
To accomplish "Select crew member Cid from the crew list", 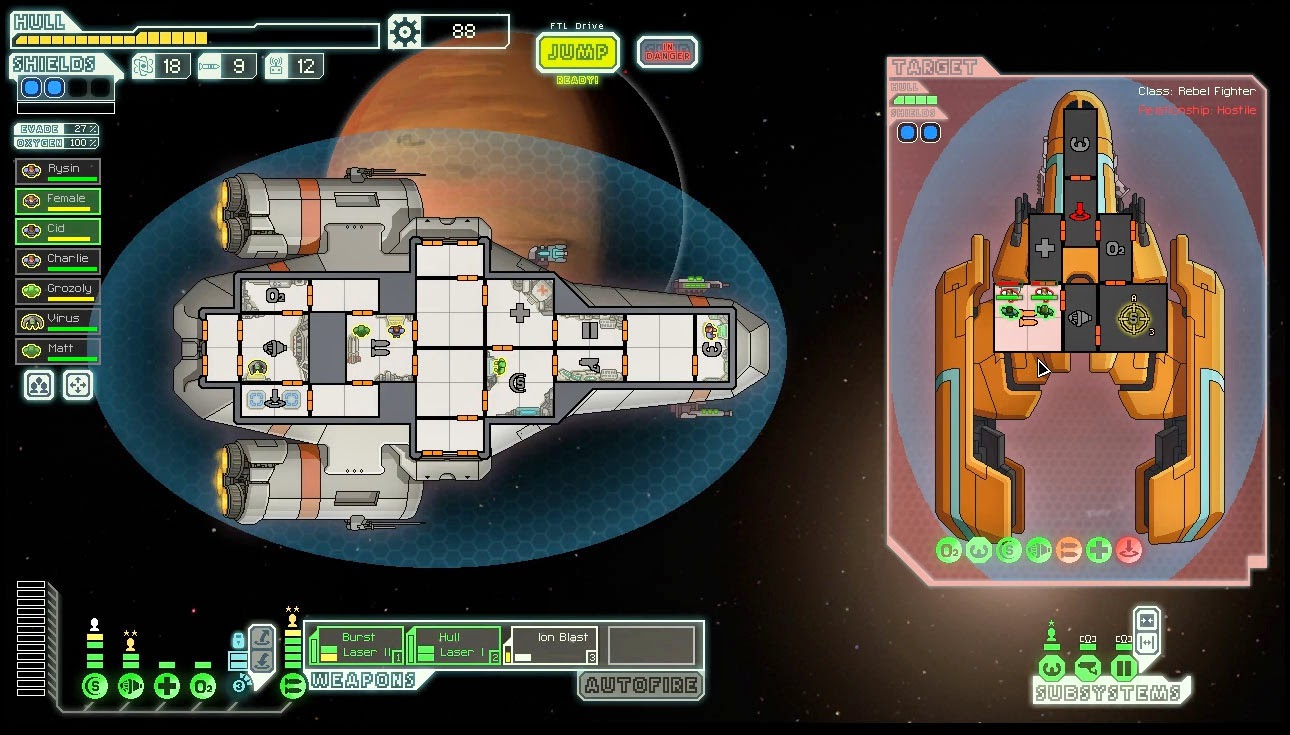I will pyautogui.click(x=58, y=231).
